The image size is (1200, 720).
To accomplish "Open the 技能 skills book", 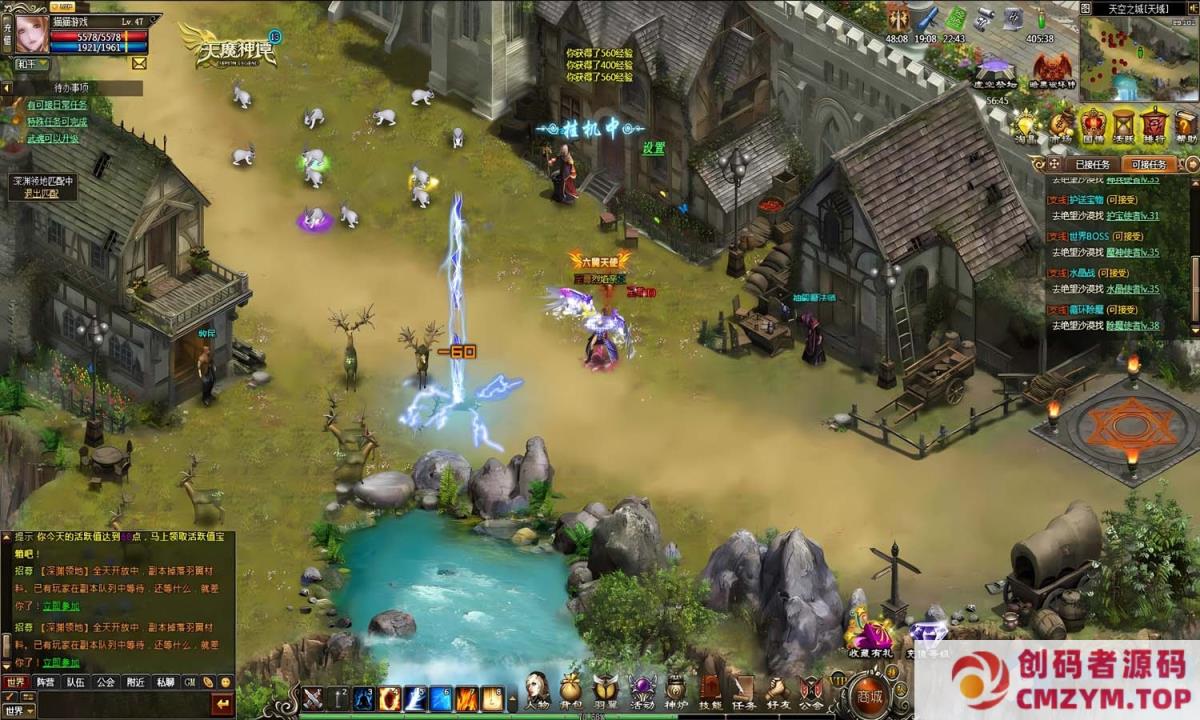I will (710, 690).
